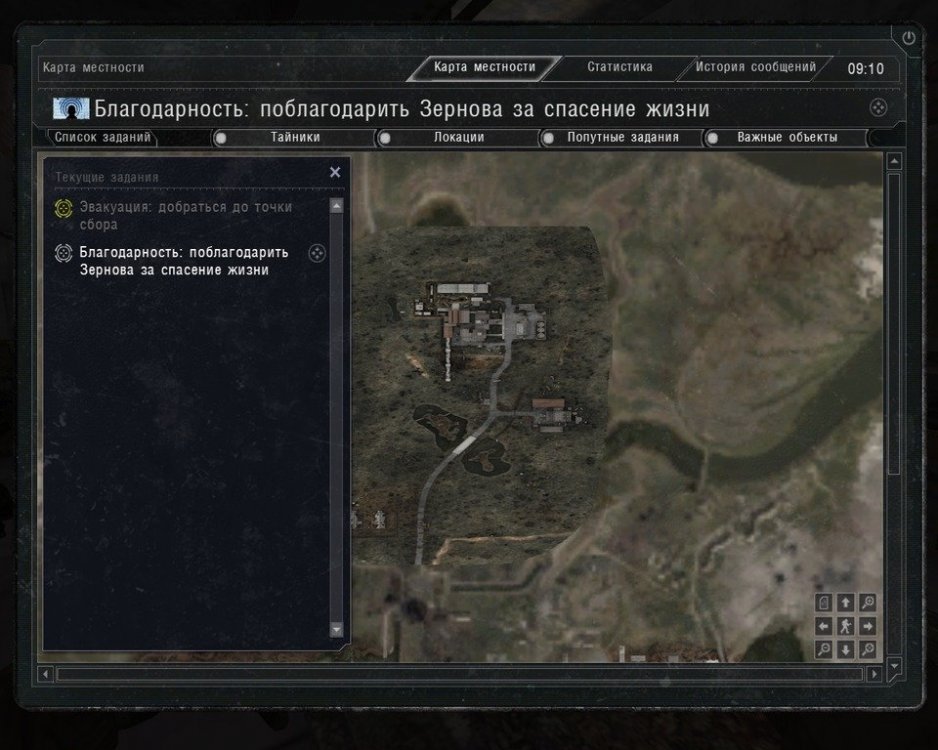Select the Эвакуация task entry
This screenshot has width=938, height=750.
click(186, 216)
